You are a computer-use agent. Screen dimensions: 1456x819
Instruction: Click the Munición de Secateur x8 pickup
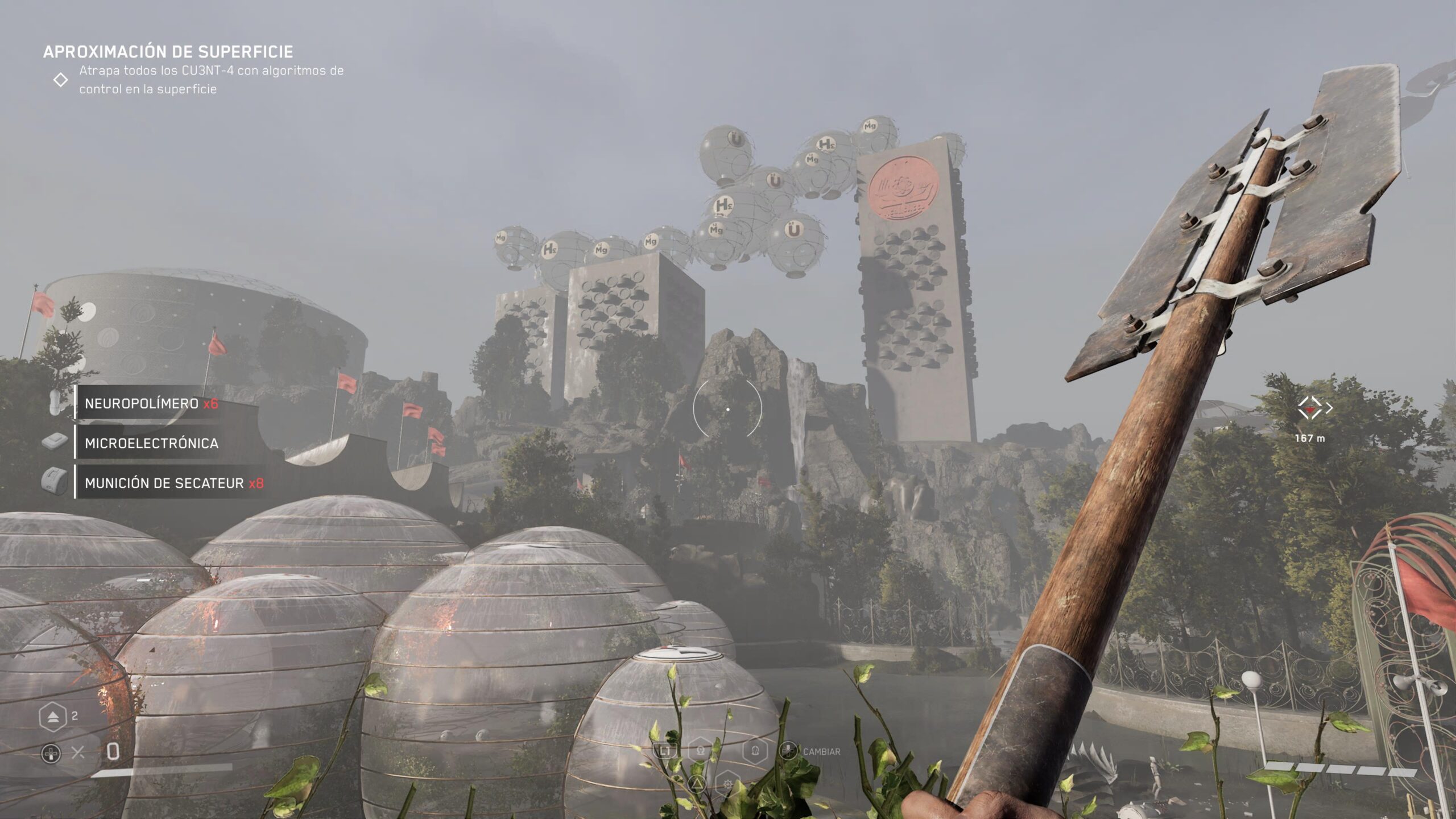173,483
